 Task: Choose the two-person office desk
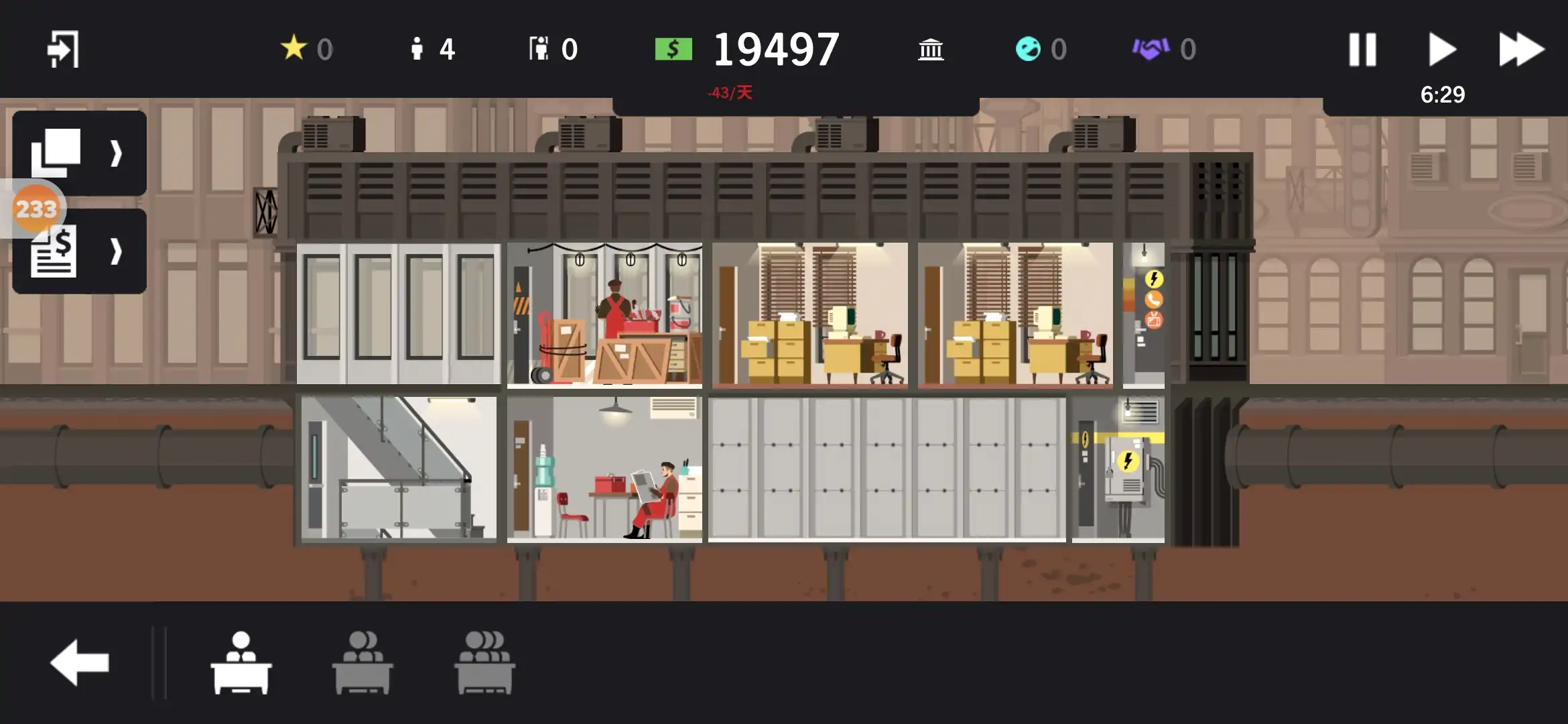tap(363, 662)
